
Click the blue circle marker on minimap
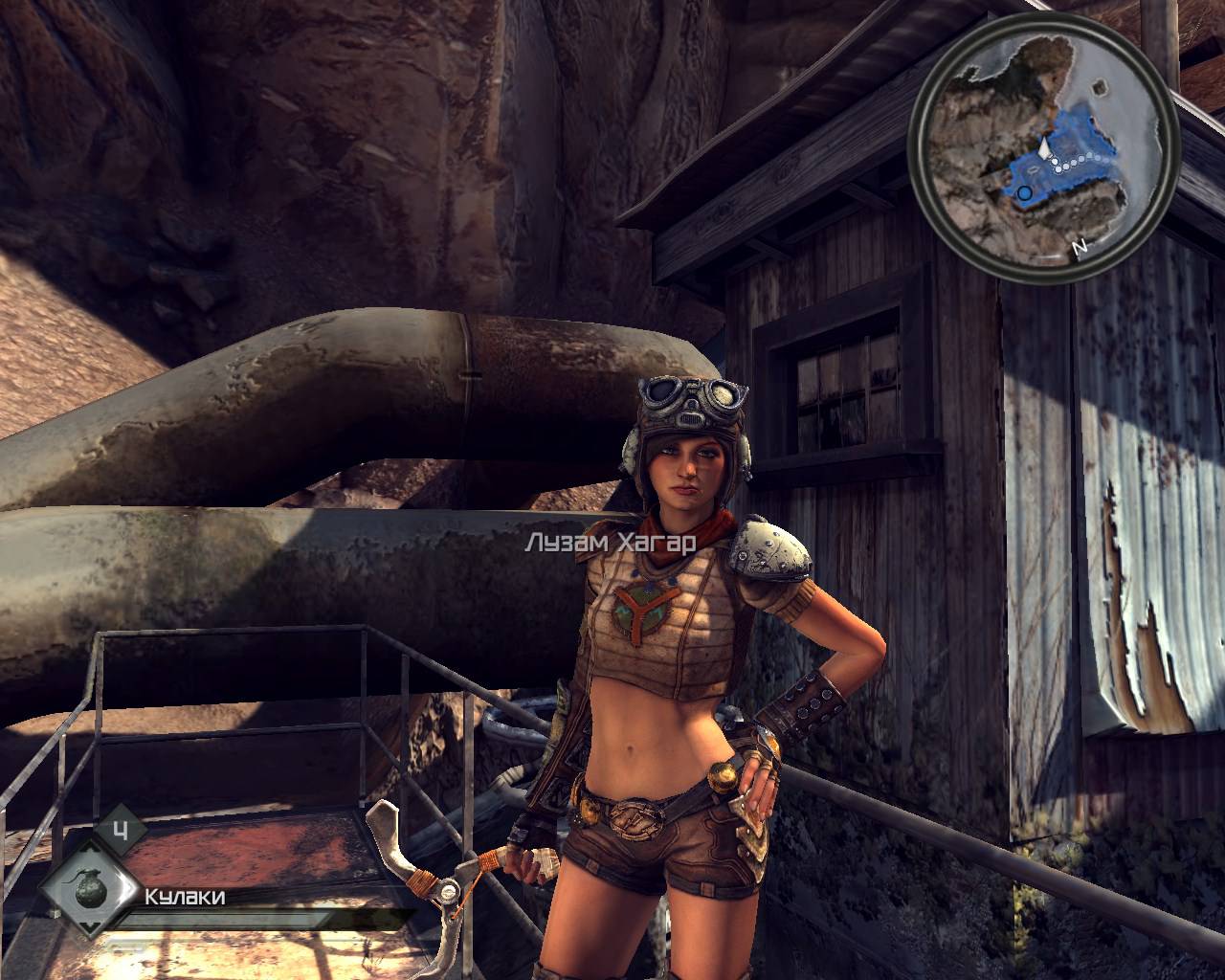(x=1025, y=193)
